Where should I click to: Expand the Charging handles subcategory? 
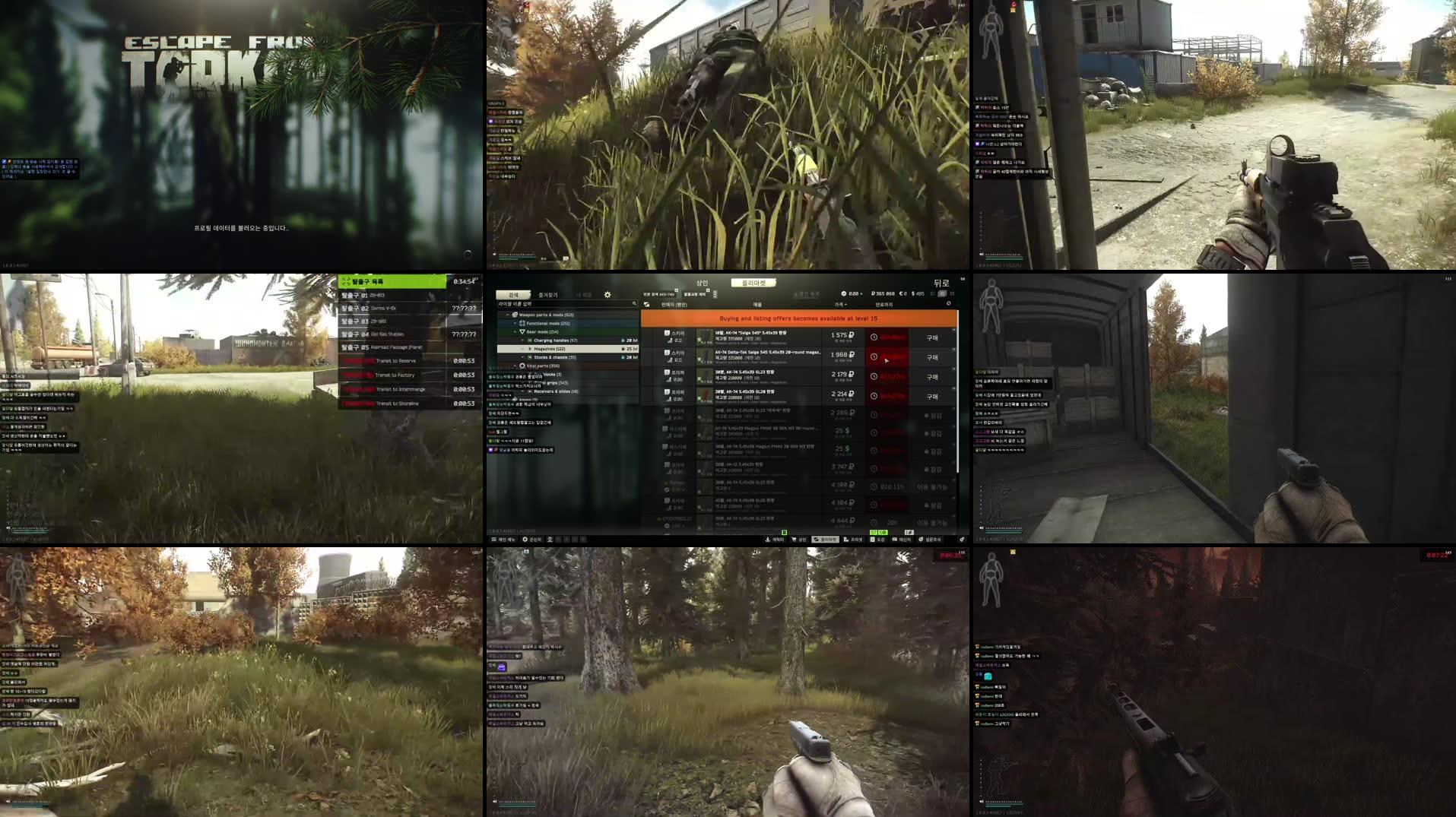(522, 340)
